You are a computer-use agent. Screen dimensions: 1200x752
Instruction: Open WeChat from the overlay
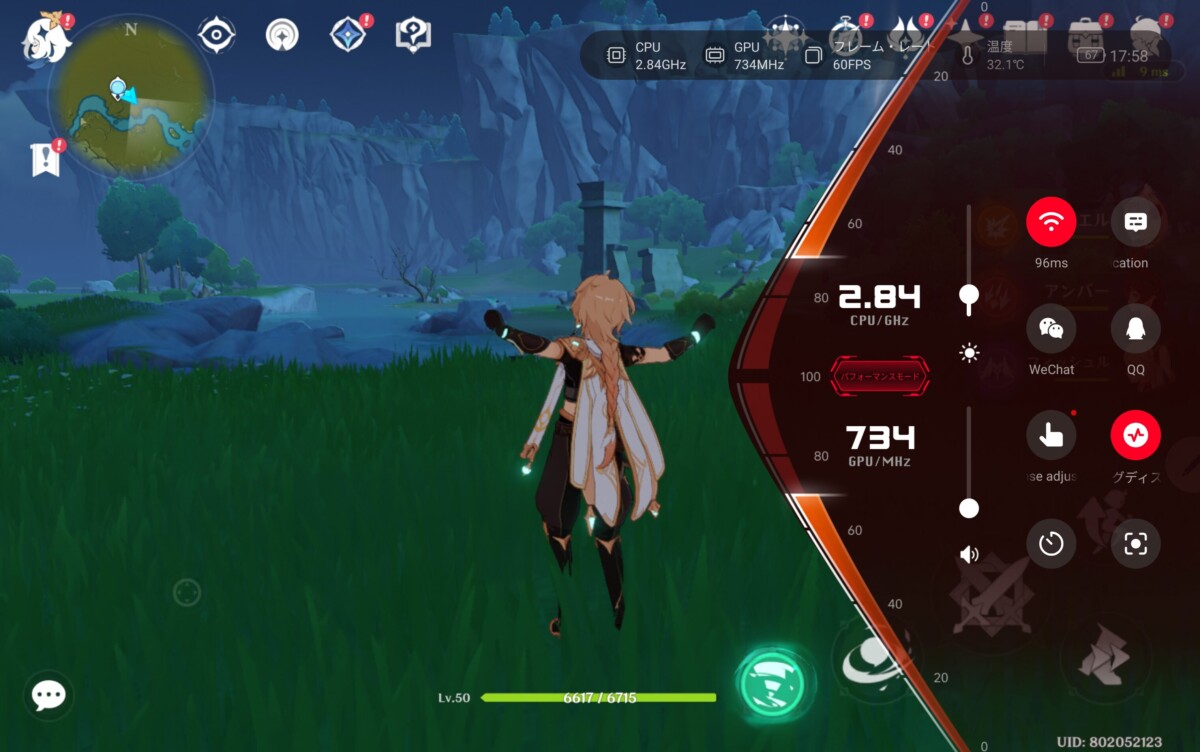pos(1051,329)
